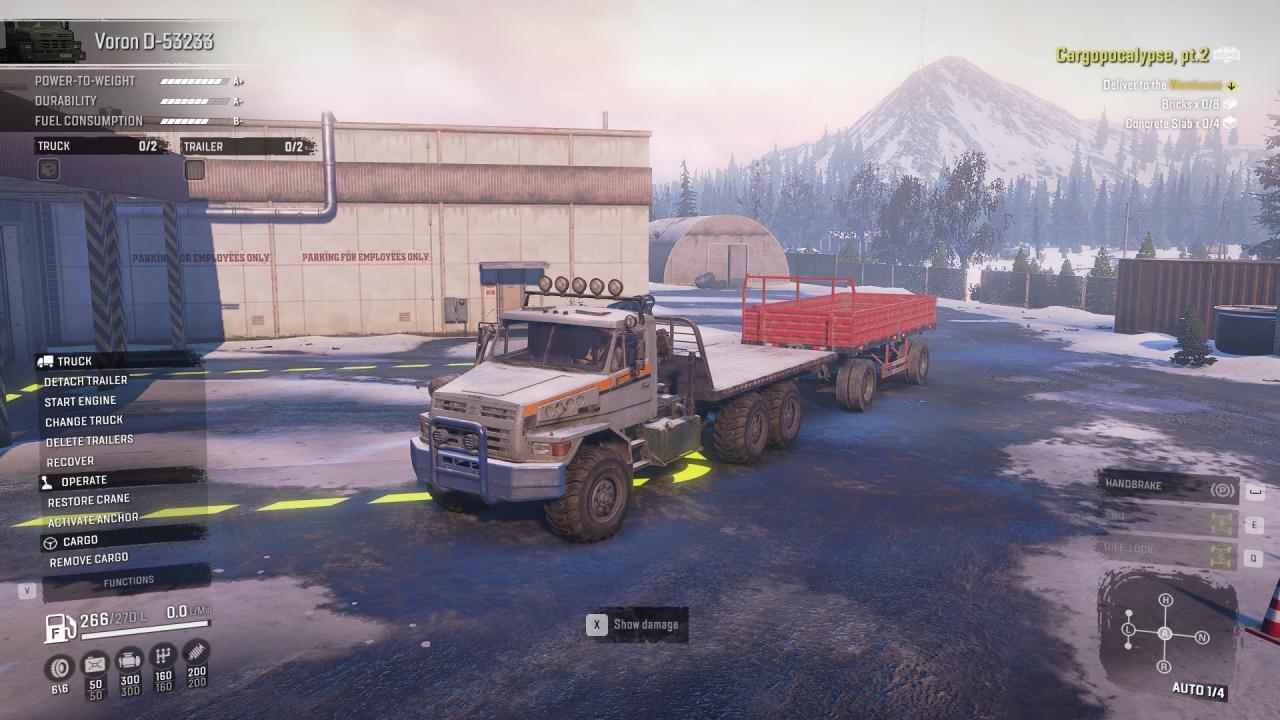Select the empty truck cargo slot
Viewport: 1280px width, 720px height.
pyautogui.click(x=48, y=170)
